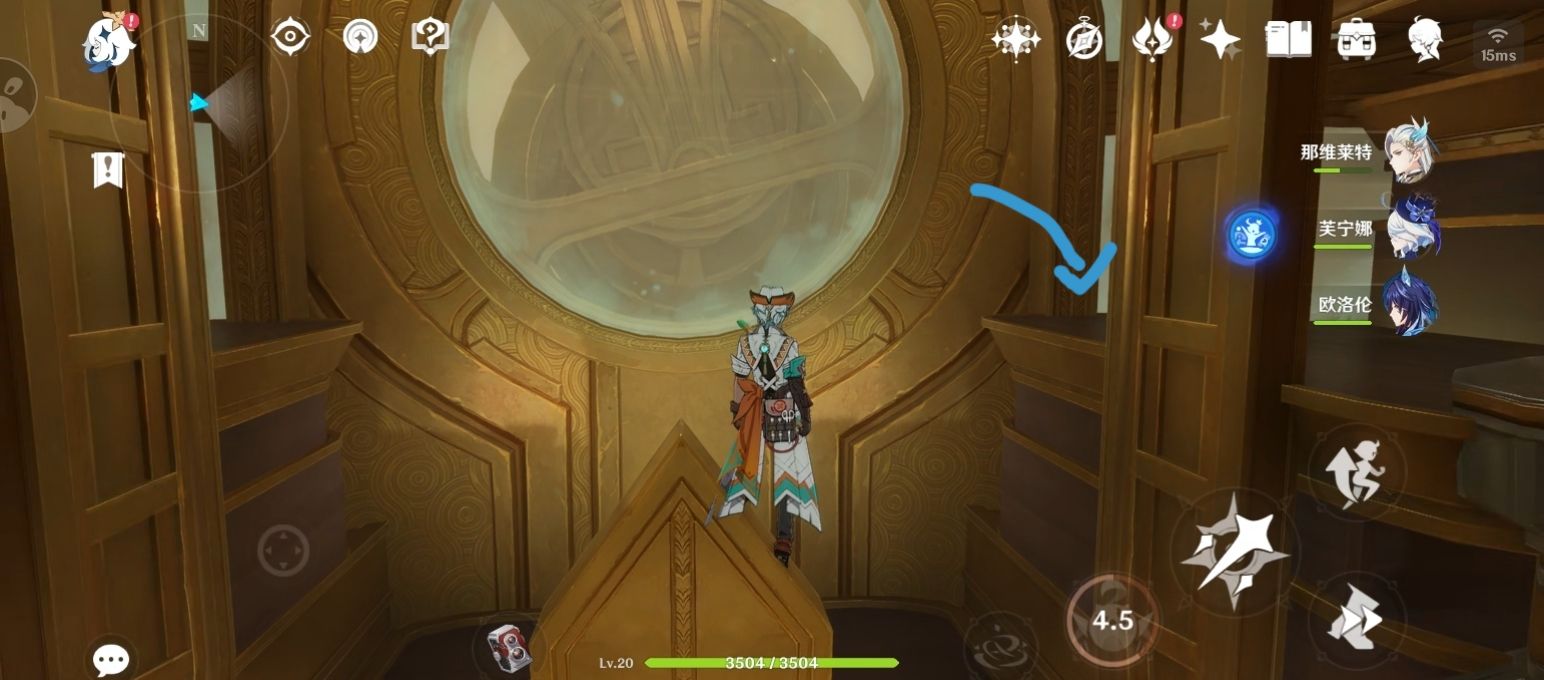
Task: Open the Battle Pass four-point star
Action: (1220, 40)
